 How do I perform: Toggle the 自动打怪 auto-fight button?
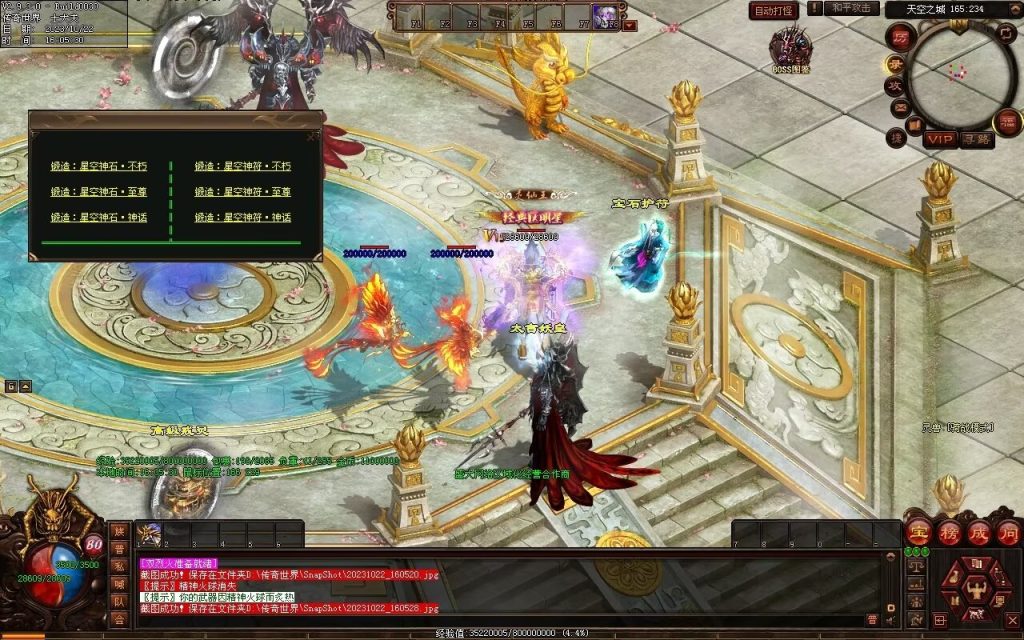(x=774, y=11)
